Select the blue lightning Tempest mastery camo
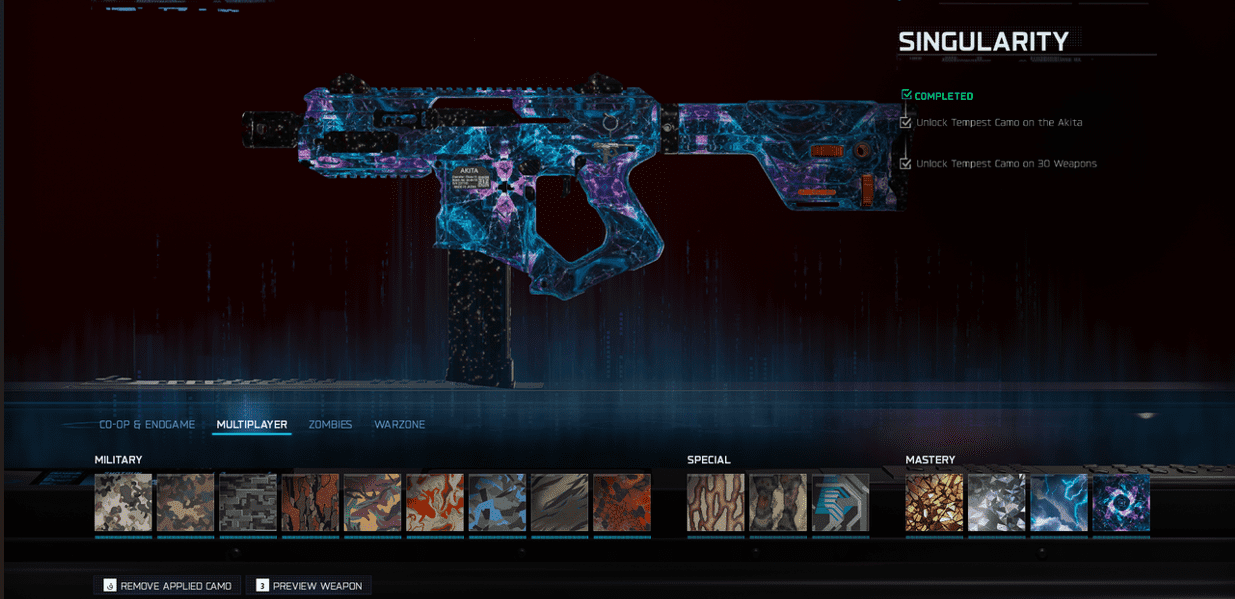1235x599 pixels. (1059, 502)
